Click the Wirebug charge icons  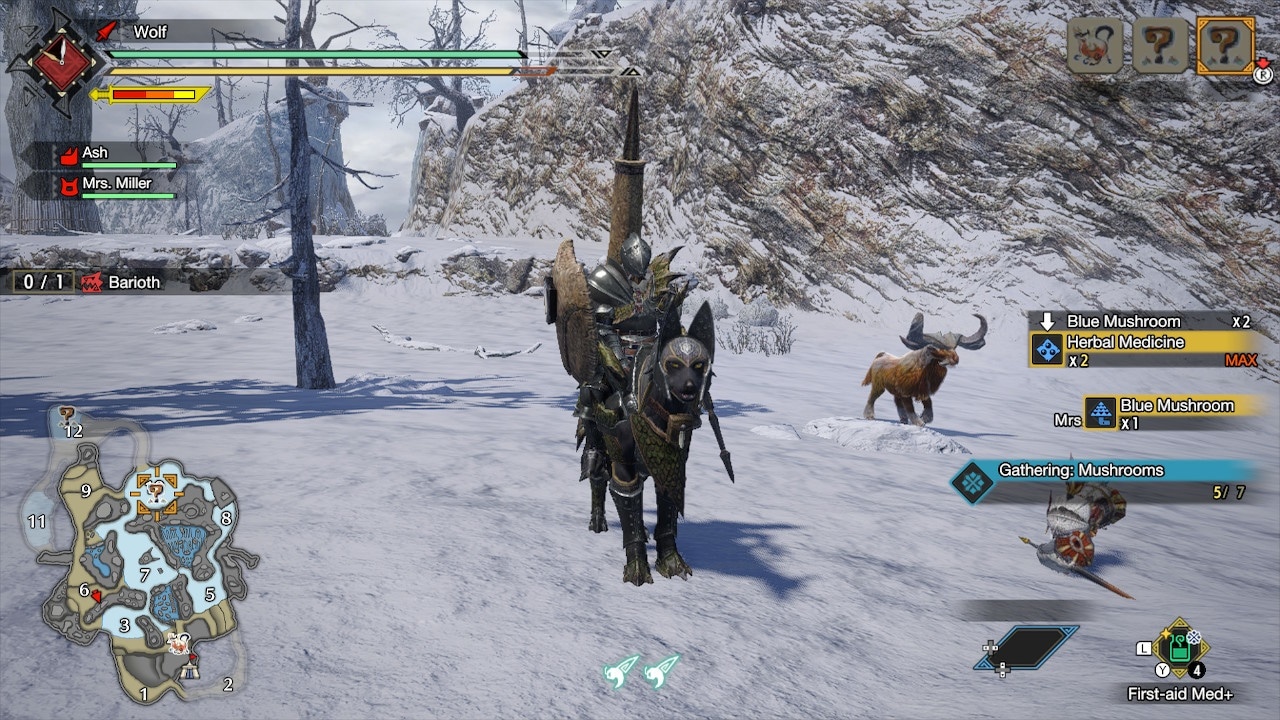[x=641, y=669]
